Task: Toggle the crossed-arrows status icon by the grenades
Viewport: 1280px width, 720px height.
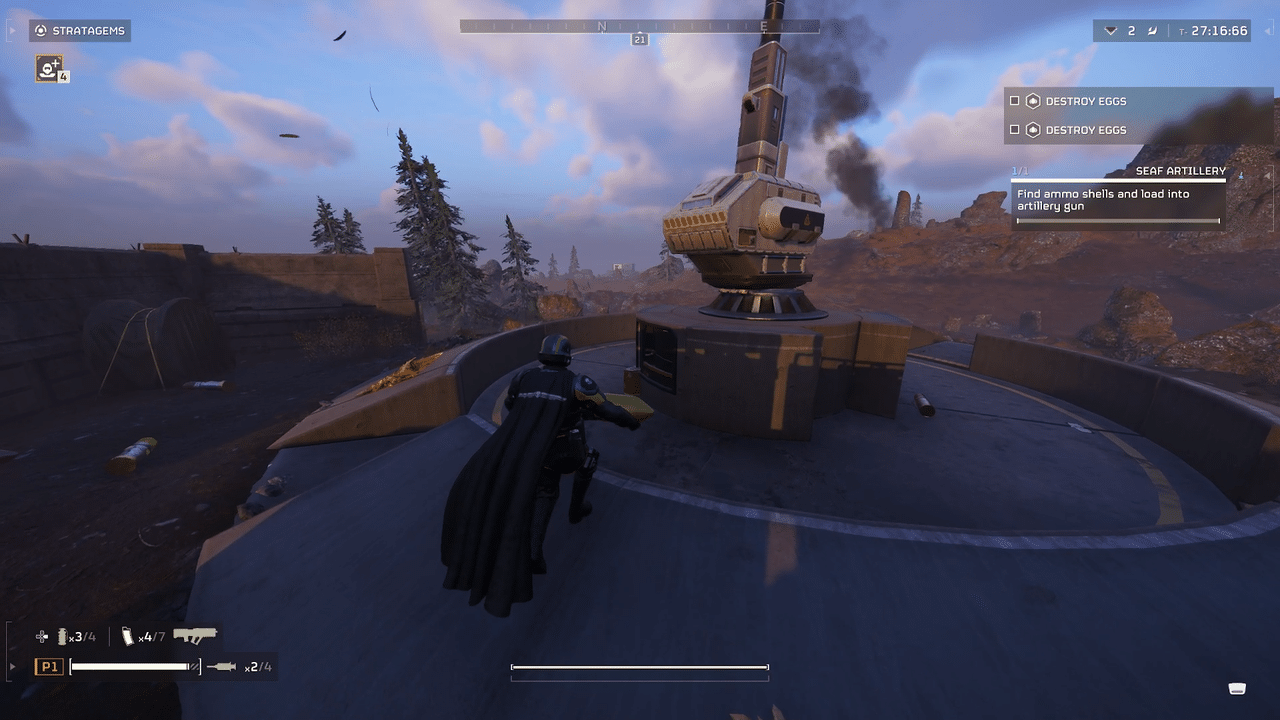Action: coord(41,636)
